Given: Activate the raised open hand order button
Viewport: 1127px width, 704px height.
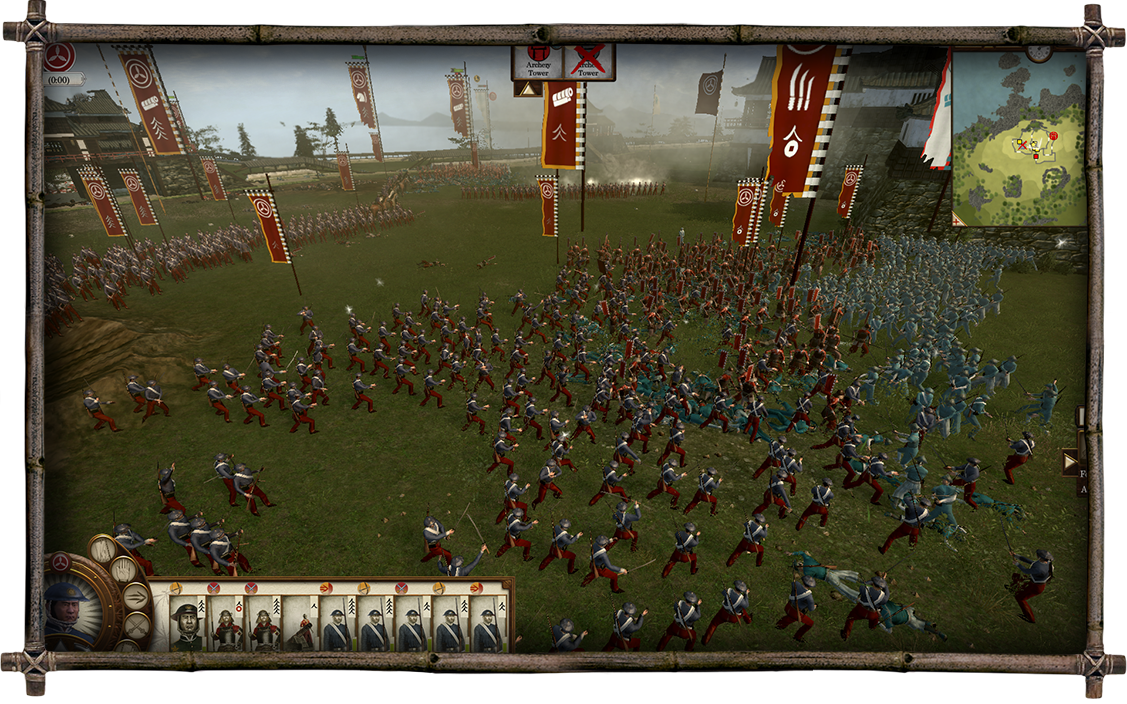Looking at the screenshot, I should [x=122, y=570].
